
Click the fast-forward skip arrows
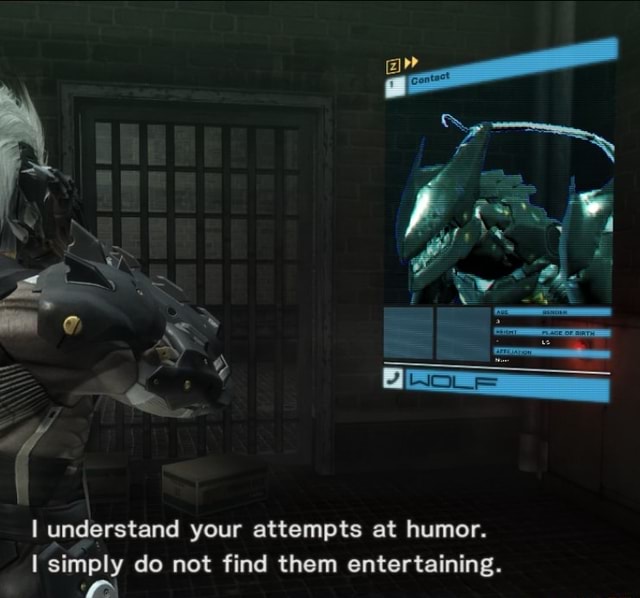pyautogui.click(x=410, y=63)
